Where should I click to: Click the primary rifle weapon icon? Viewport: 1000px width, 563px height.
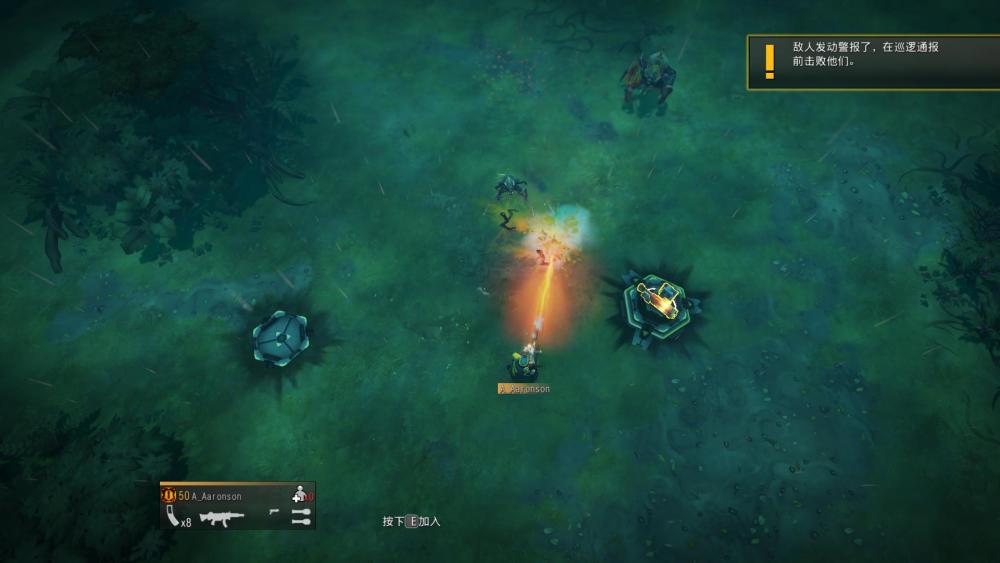221,517
